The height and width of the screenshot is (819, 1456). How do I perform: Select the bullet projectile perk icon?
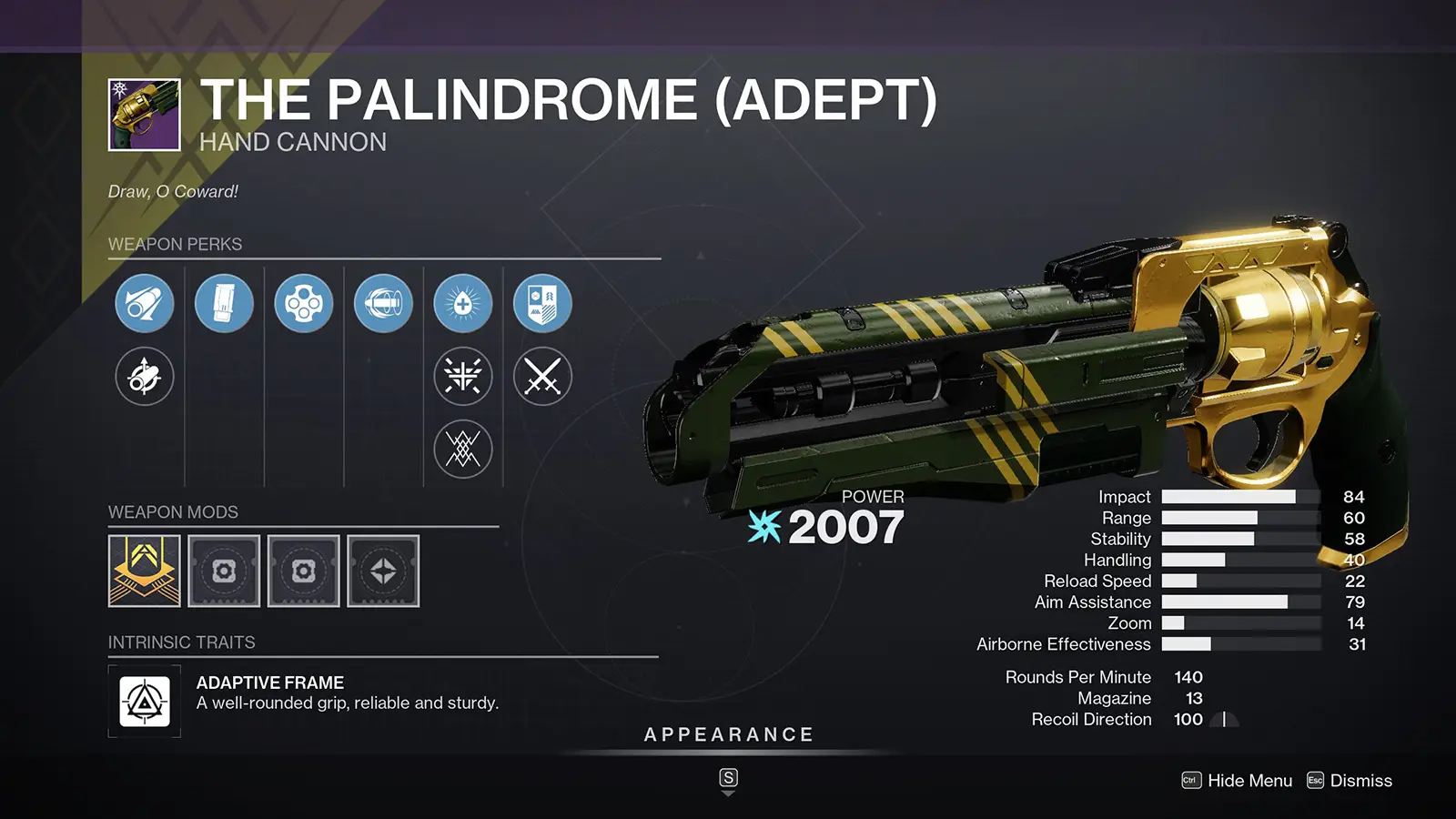[384, 303]
